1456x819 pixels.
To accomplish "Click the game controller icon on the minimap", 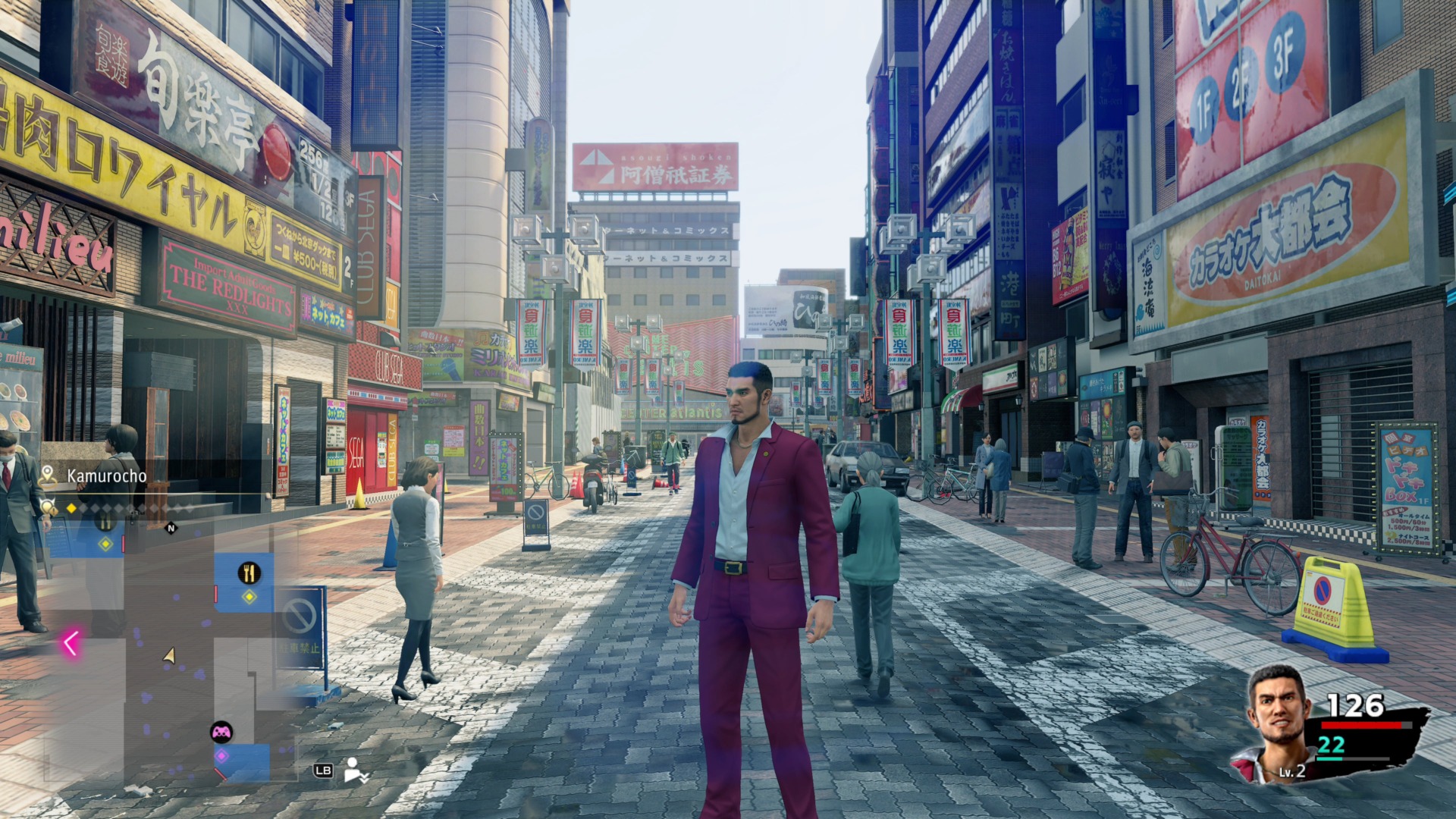I will [x=222, y=732].
